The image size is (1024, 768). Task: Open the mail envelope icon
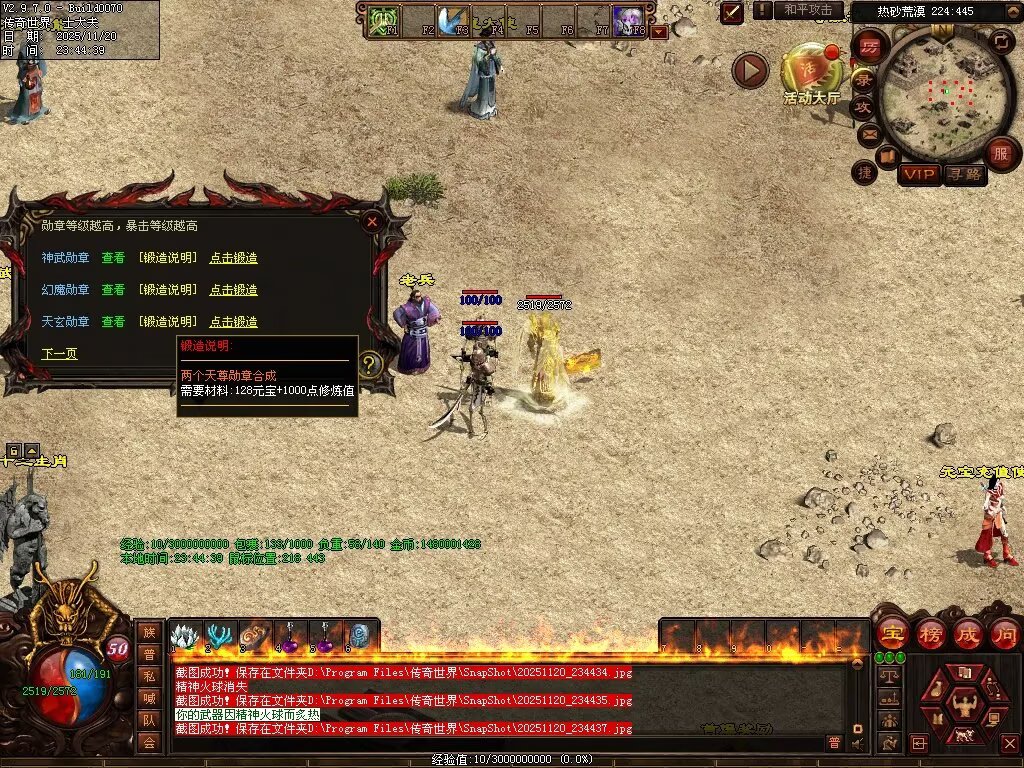point(869,134)
